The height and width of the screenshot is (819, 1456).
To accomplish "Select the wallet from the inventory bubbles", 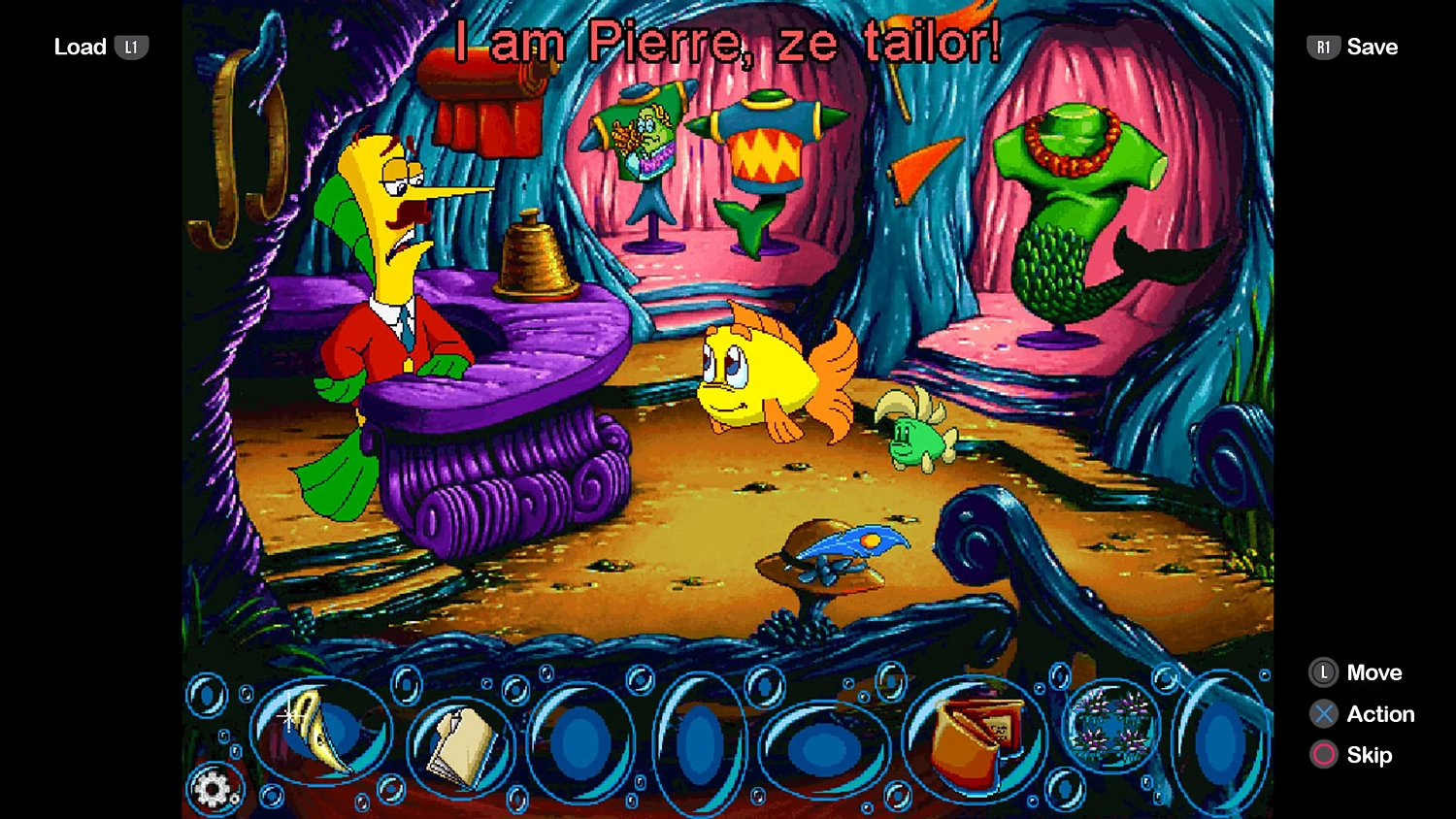I will (x=968, y=737).
